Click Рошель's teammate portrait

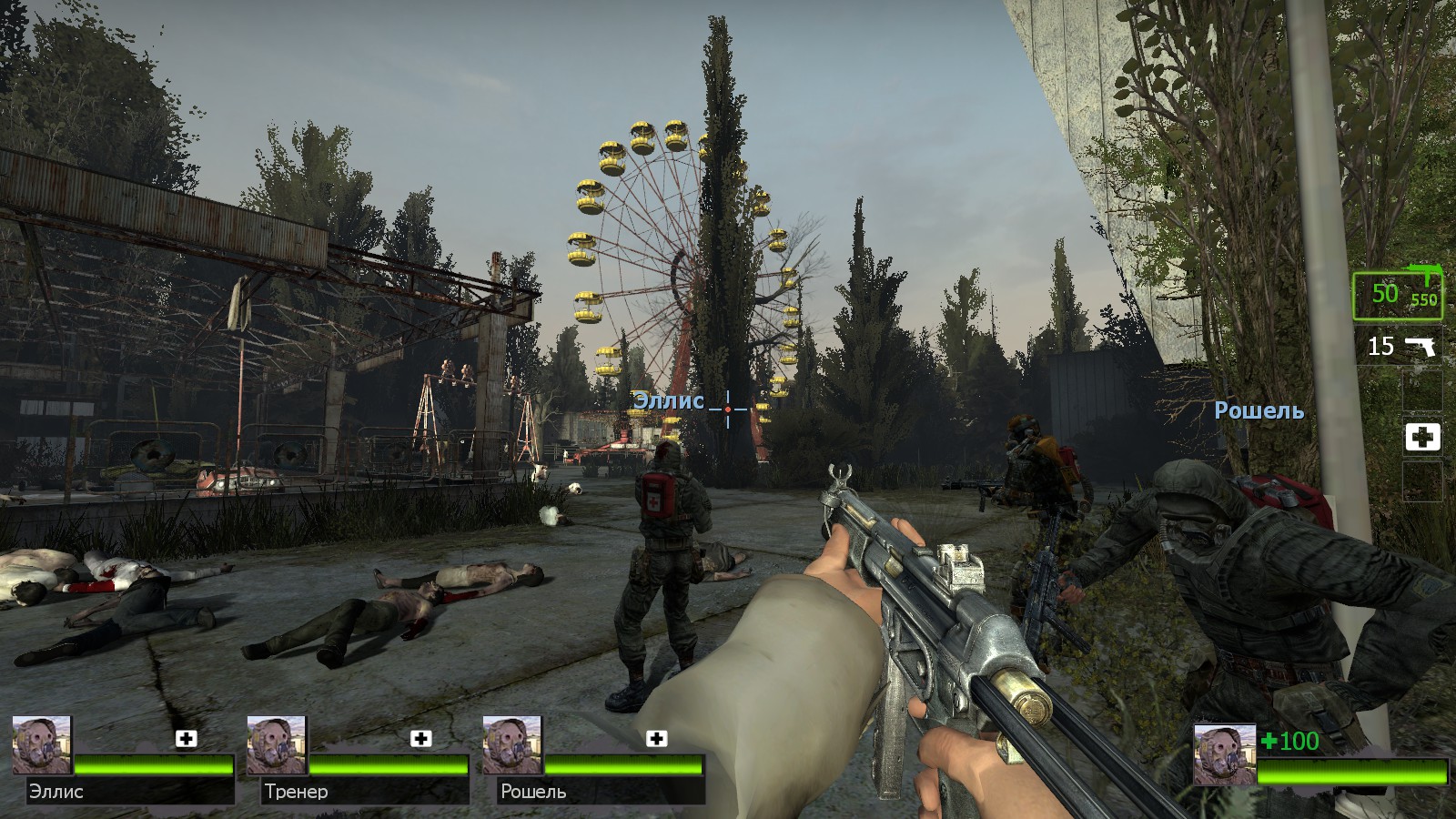pos(512,745)
